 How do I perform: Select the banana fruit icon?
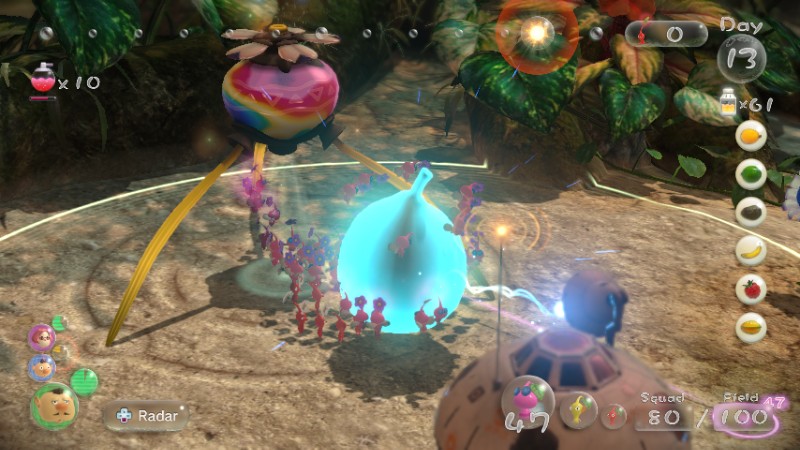click(750, 250)
